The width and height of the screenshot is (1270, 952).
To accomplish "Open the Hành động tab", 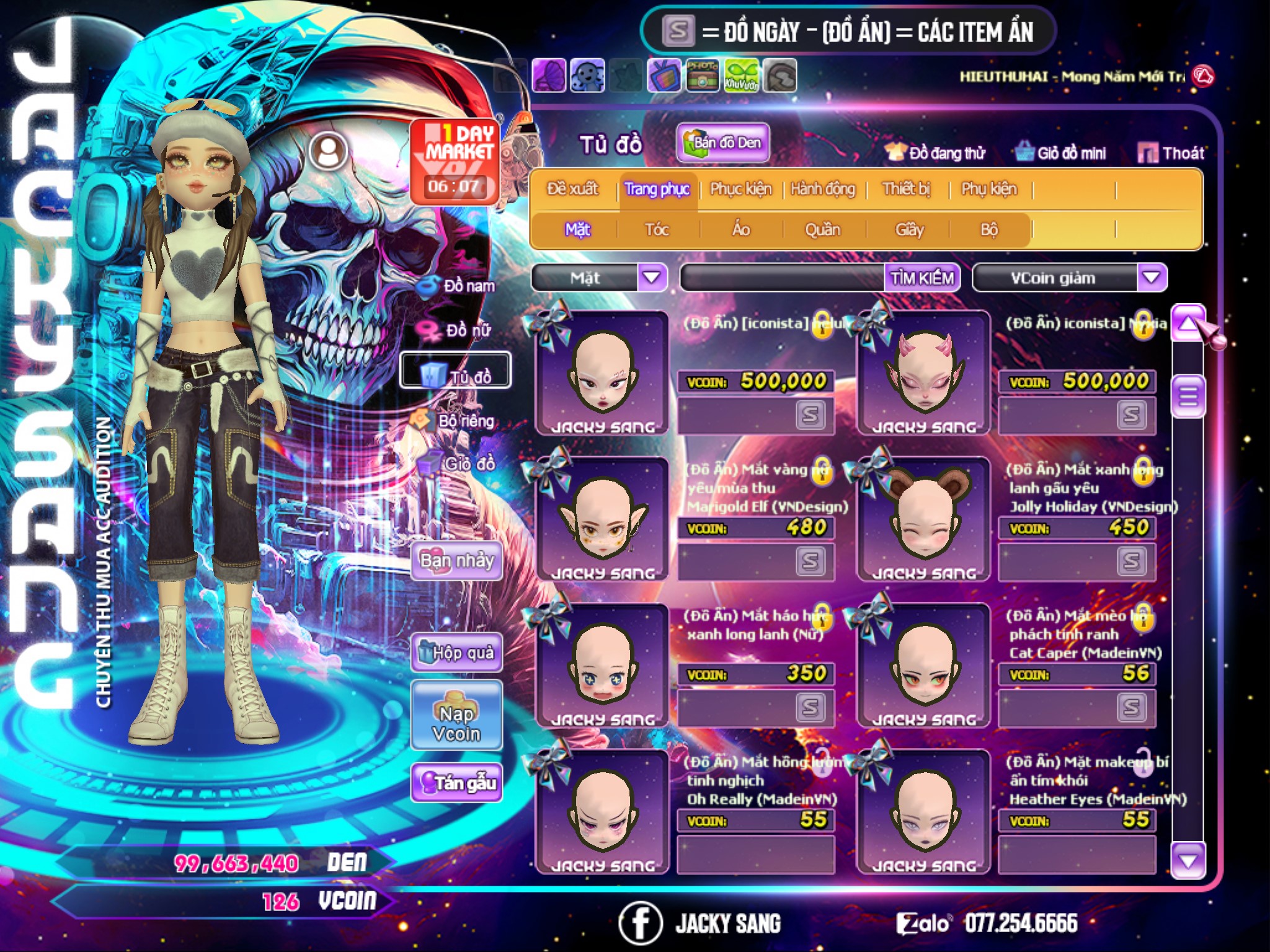I will click(x=823, y=189).
